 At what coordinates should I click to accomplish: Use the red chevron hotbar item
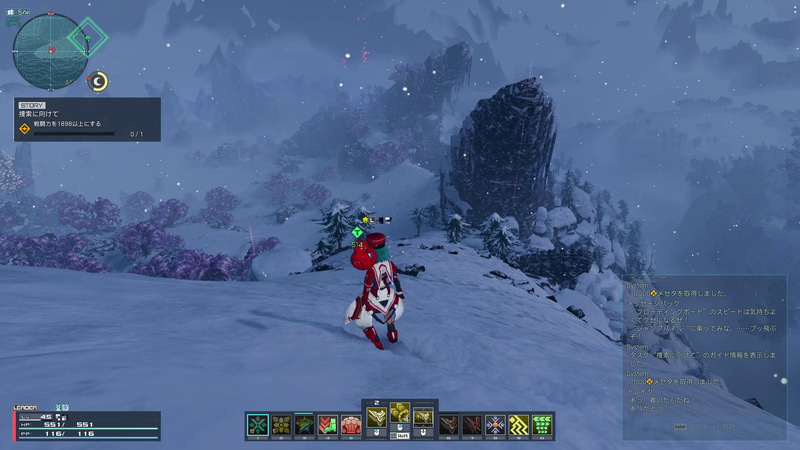(327, 425)
